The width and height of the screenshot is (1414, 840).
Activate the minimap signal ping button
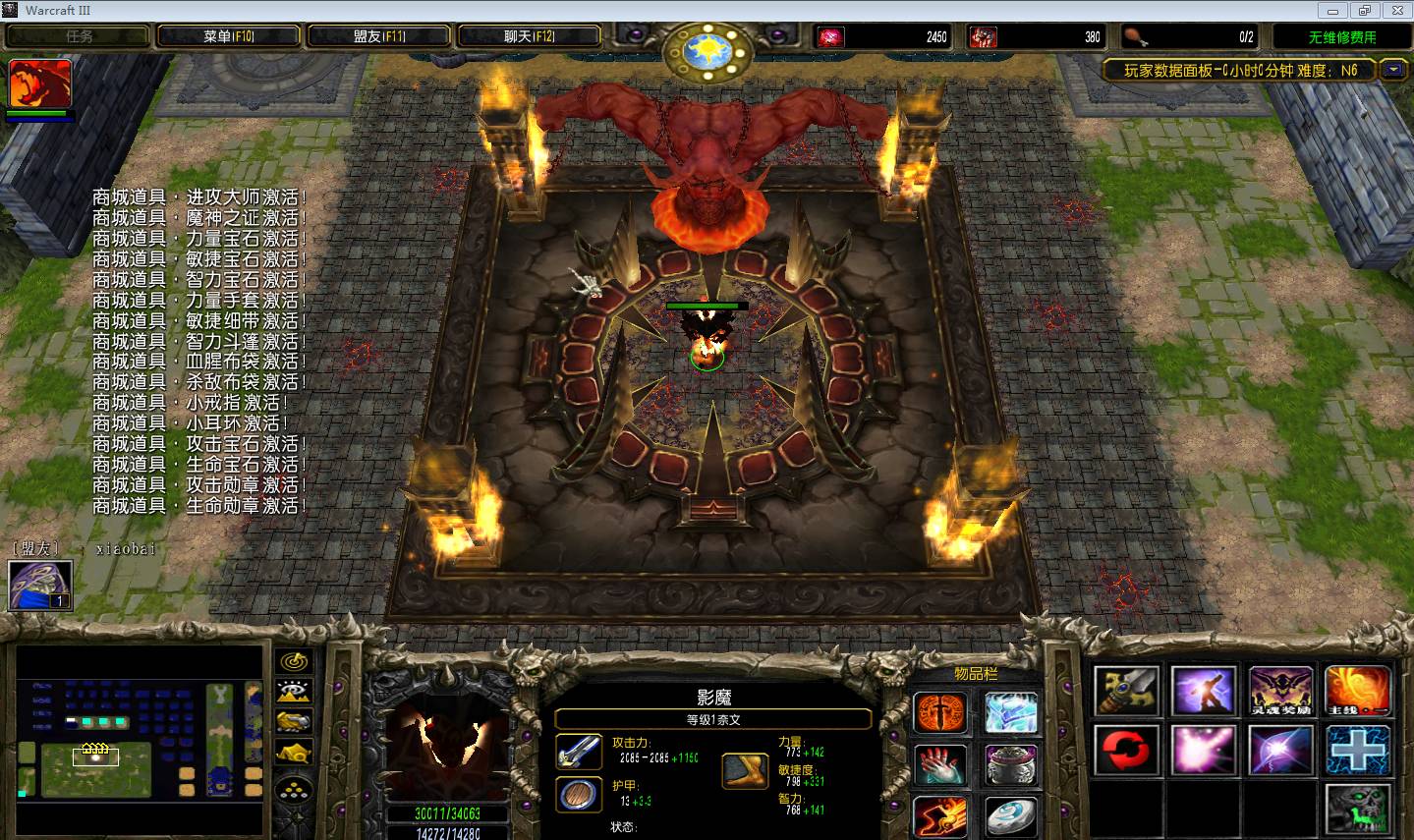(x=294, y=662)
